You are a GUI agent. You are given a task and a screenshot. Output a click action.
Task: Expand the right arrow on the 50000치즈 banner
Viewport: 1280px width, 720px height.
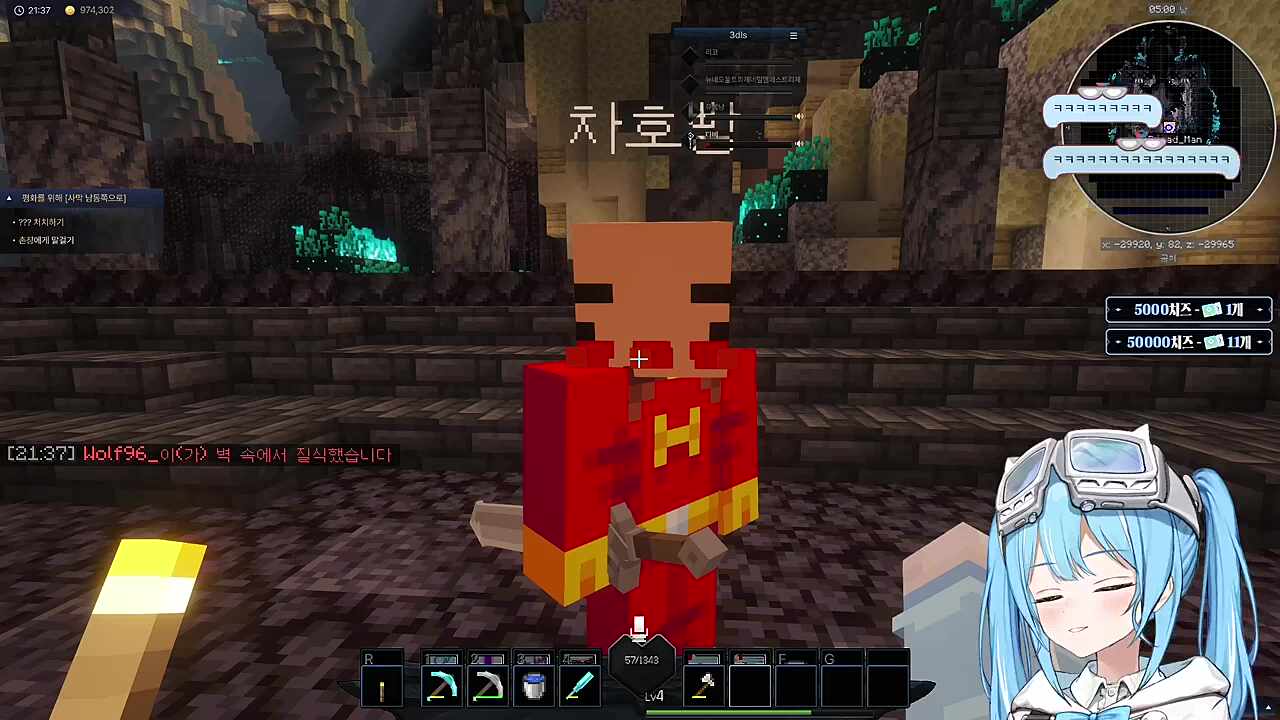coord(1259,342)
